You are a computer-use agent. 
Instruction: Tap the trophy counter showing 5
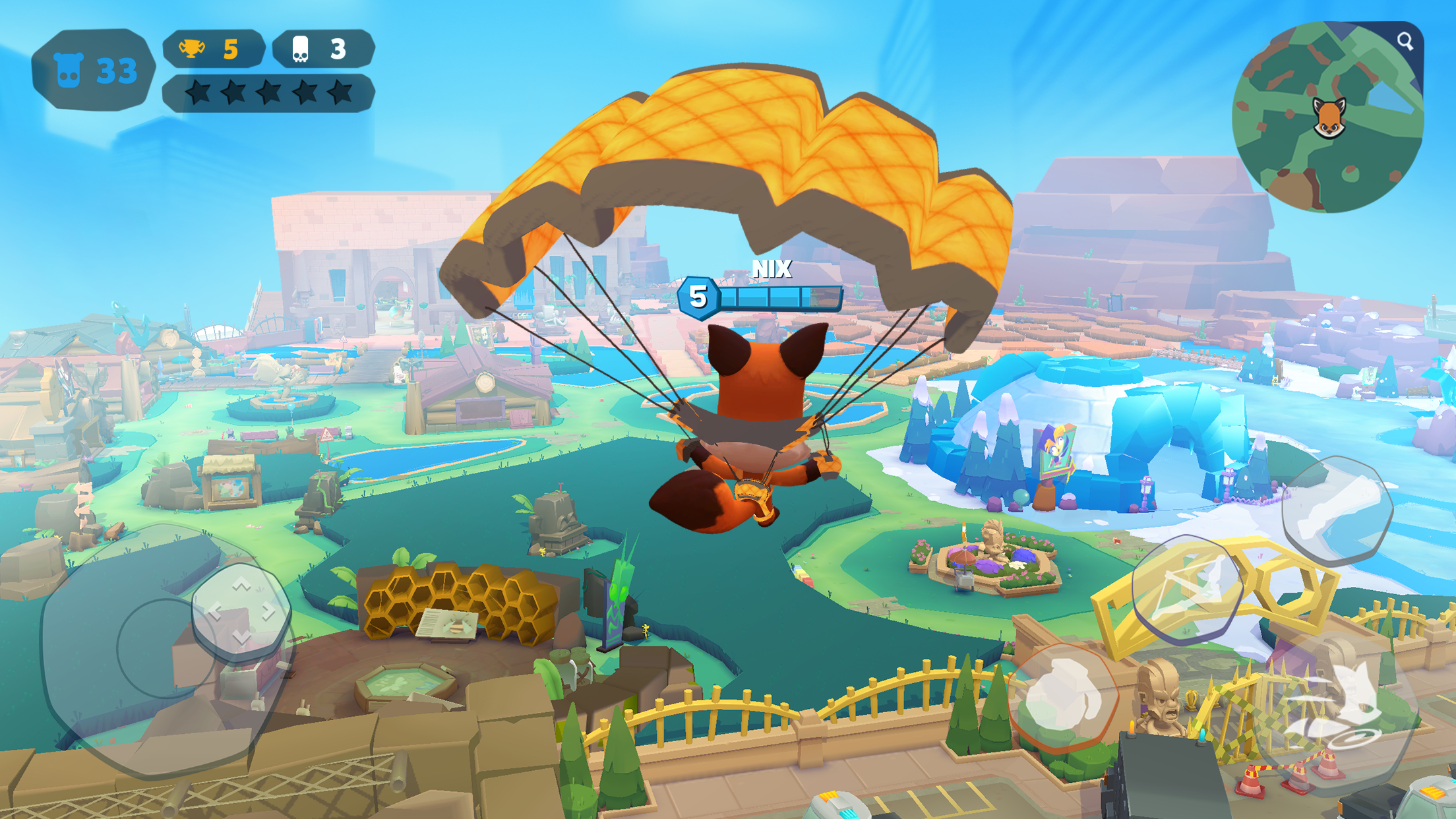tap(211, 49)
